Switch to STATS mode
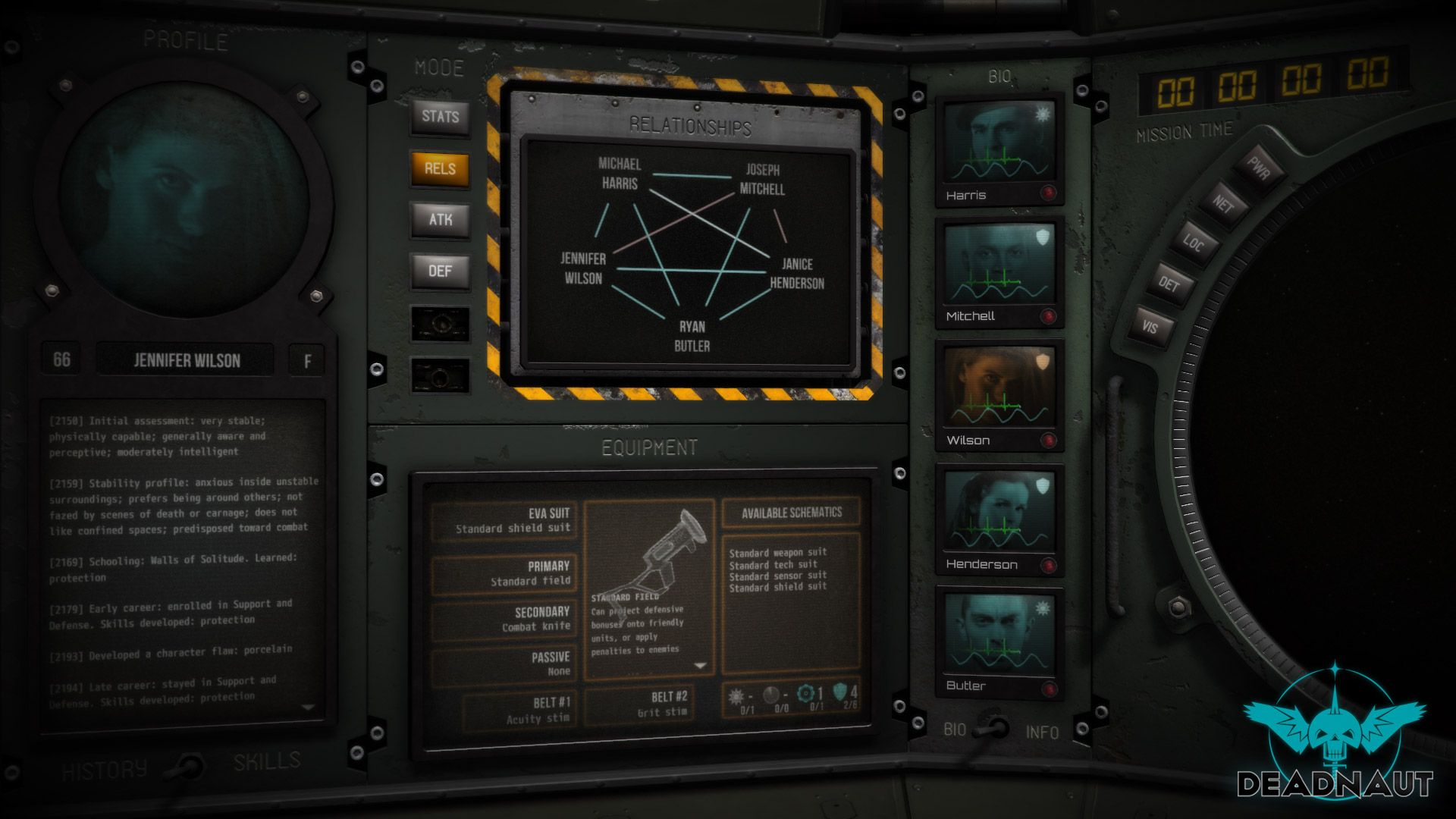This screenshot has width=1456, height=819. (439, 117)
